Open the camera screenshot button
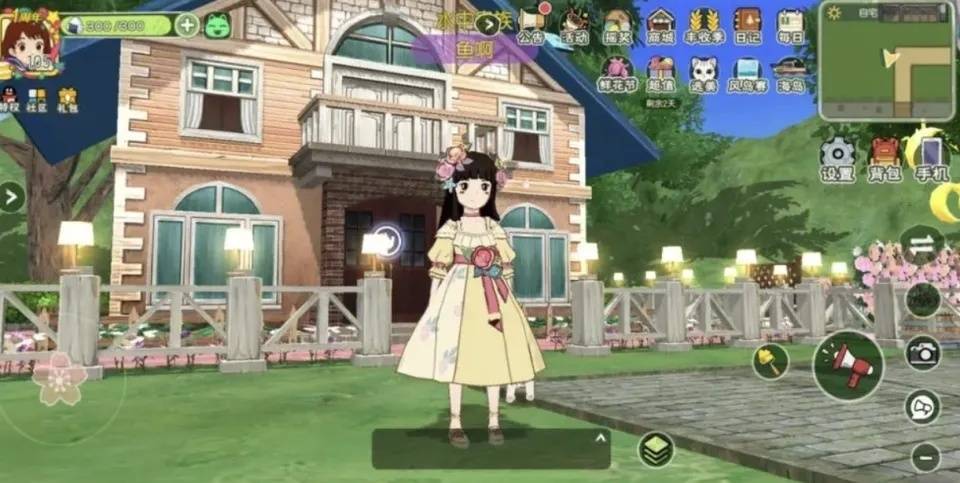 pos(922,352)
